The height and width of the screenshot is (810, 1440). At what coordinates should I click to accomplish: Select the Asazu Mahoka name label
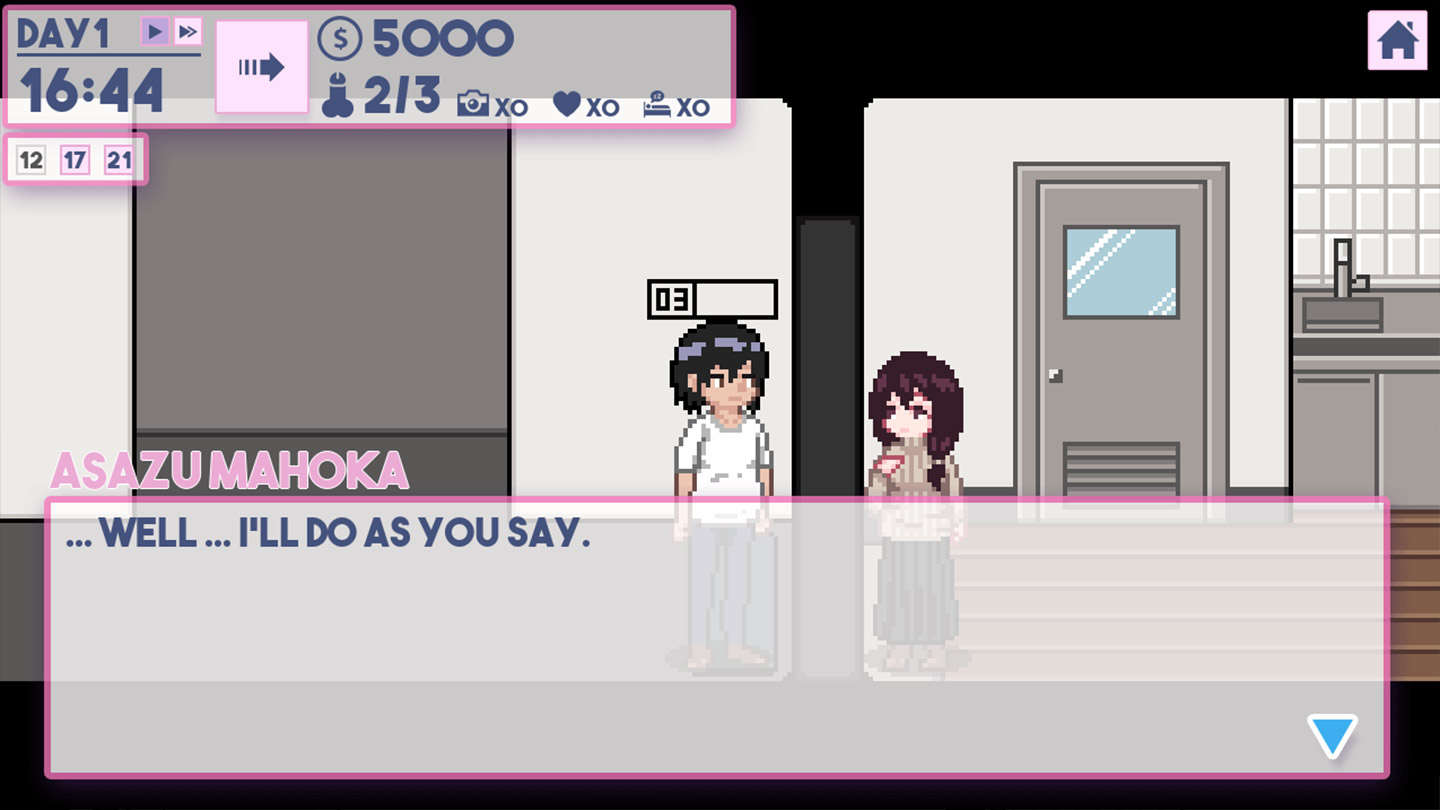[230, 470]
